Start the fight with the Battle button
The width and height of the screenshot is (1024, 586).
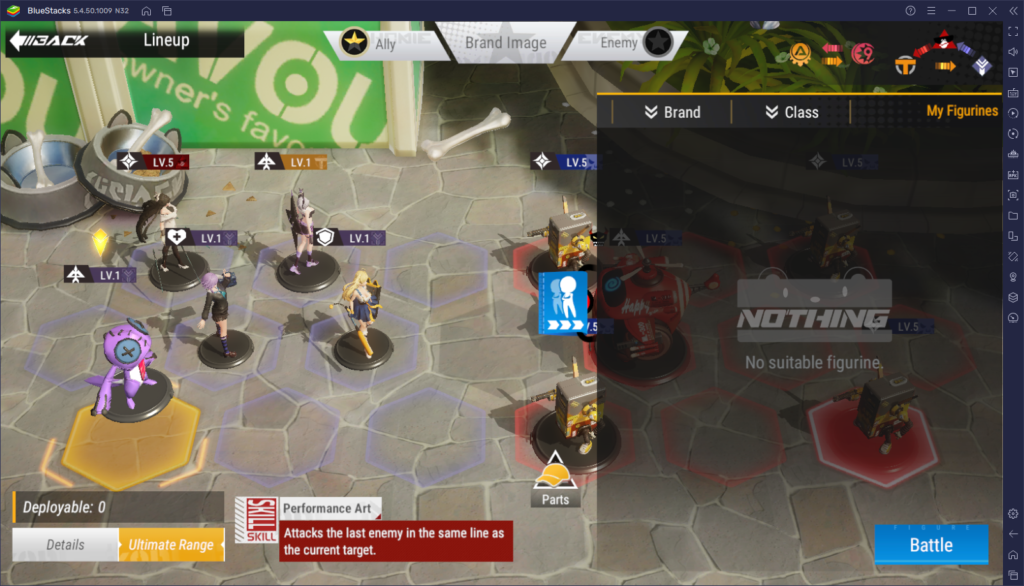930,545
